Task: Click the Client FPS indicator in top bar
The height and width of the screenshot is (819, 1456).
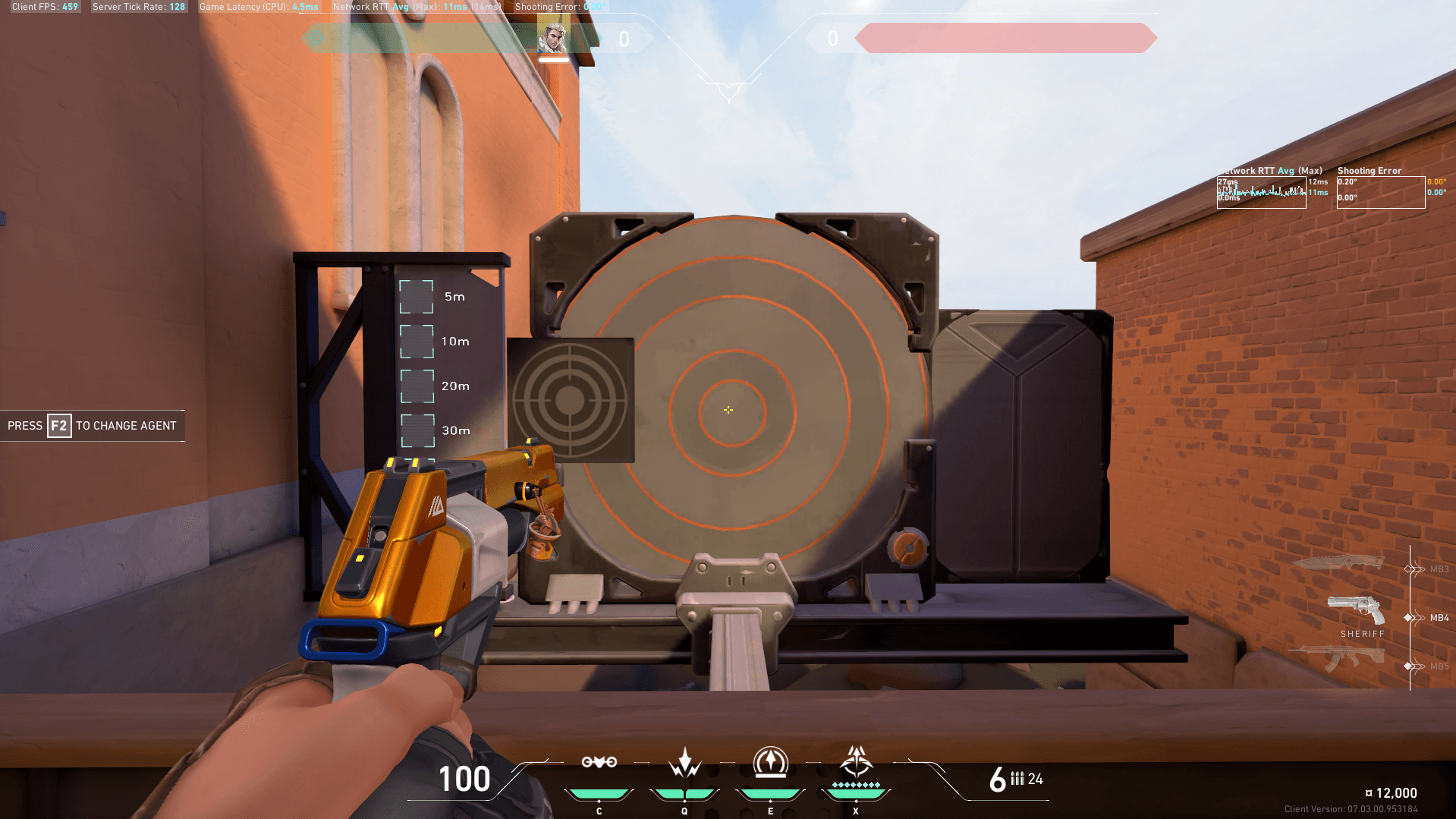Action: click(43, 6)
